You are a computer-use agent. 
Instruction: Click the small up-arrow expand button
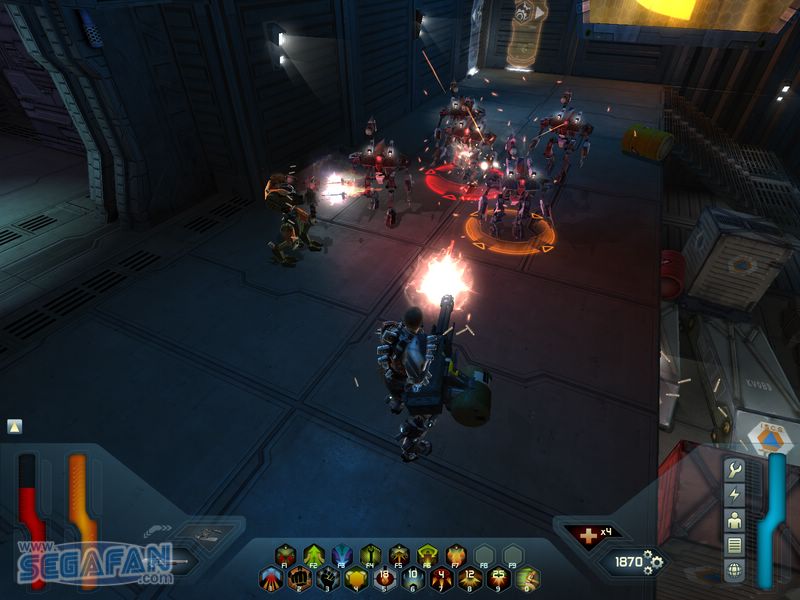click(x=14, y=427)
